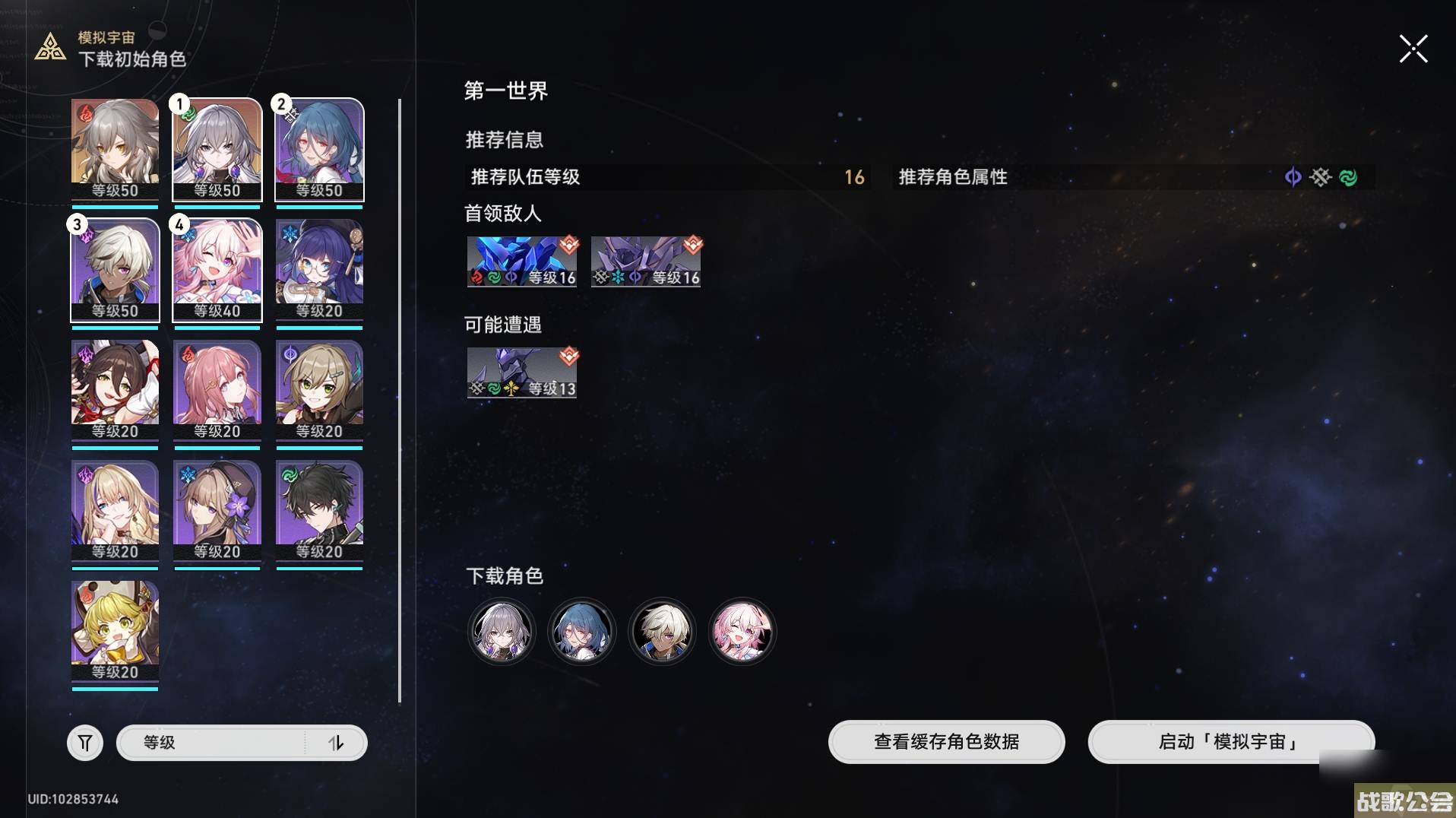The image size is (1456, 818).
Task: Click the Physical attribute icon in recommended attributes
Action: (1321, 177)
